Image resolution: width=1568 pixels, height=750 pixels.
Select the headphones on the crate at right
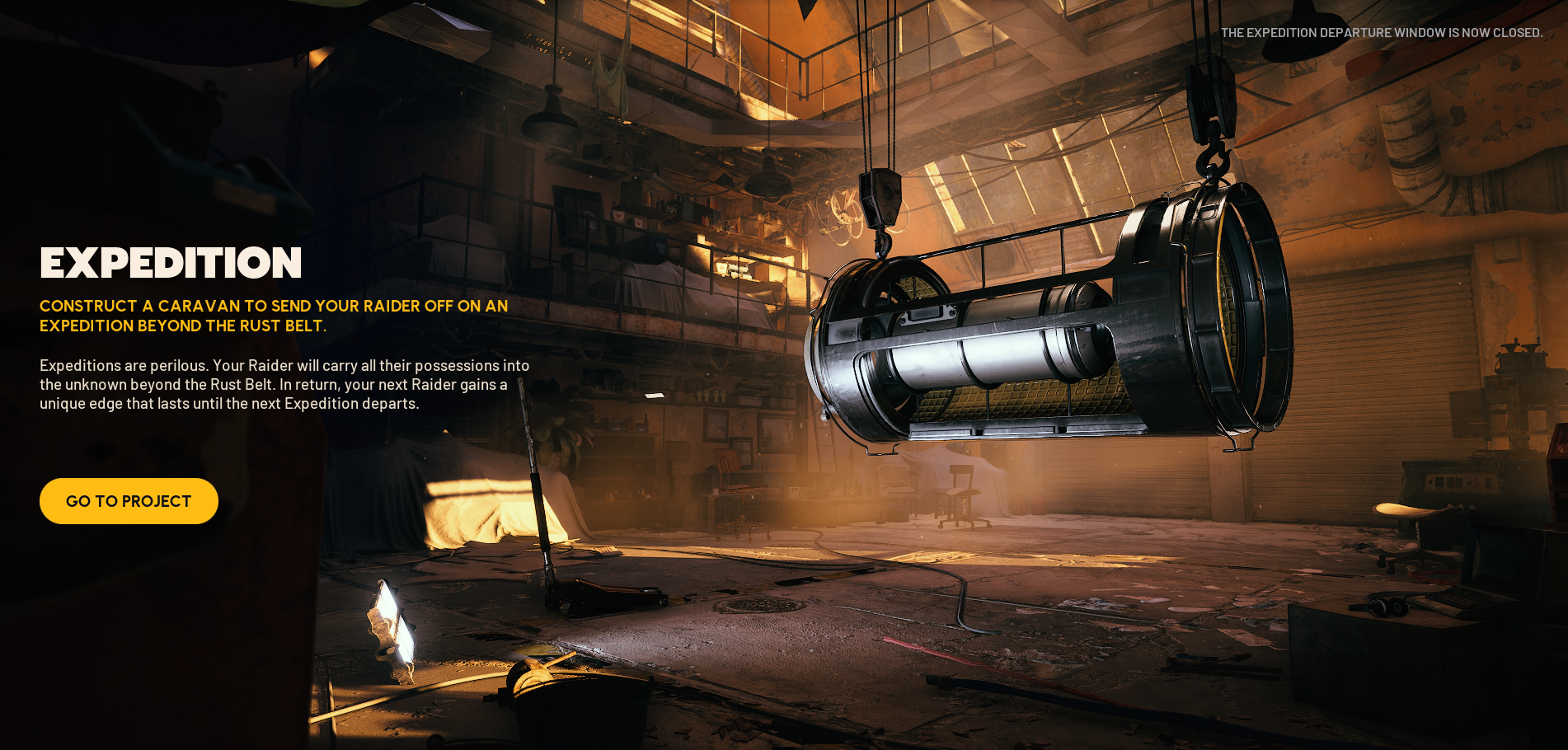coord(1386,607)
